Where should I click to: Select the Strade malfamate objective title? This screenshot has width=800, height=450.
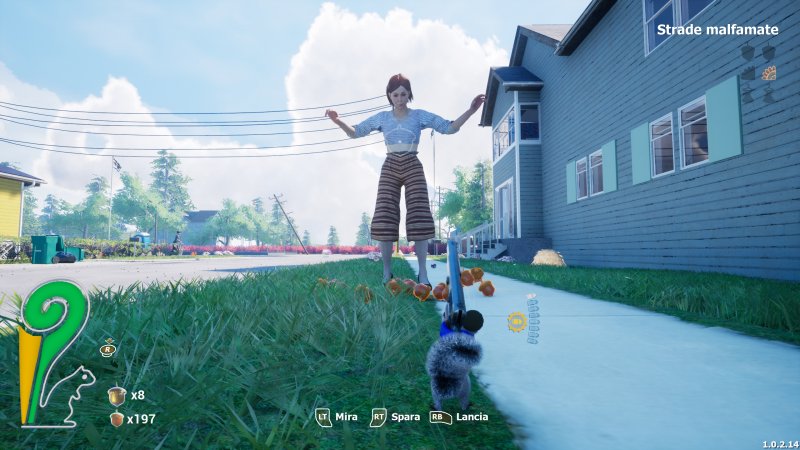pos(717,30)
